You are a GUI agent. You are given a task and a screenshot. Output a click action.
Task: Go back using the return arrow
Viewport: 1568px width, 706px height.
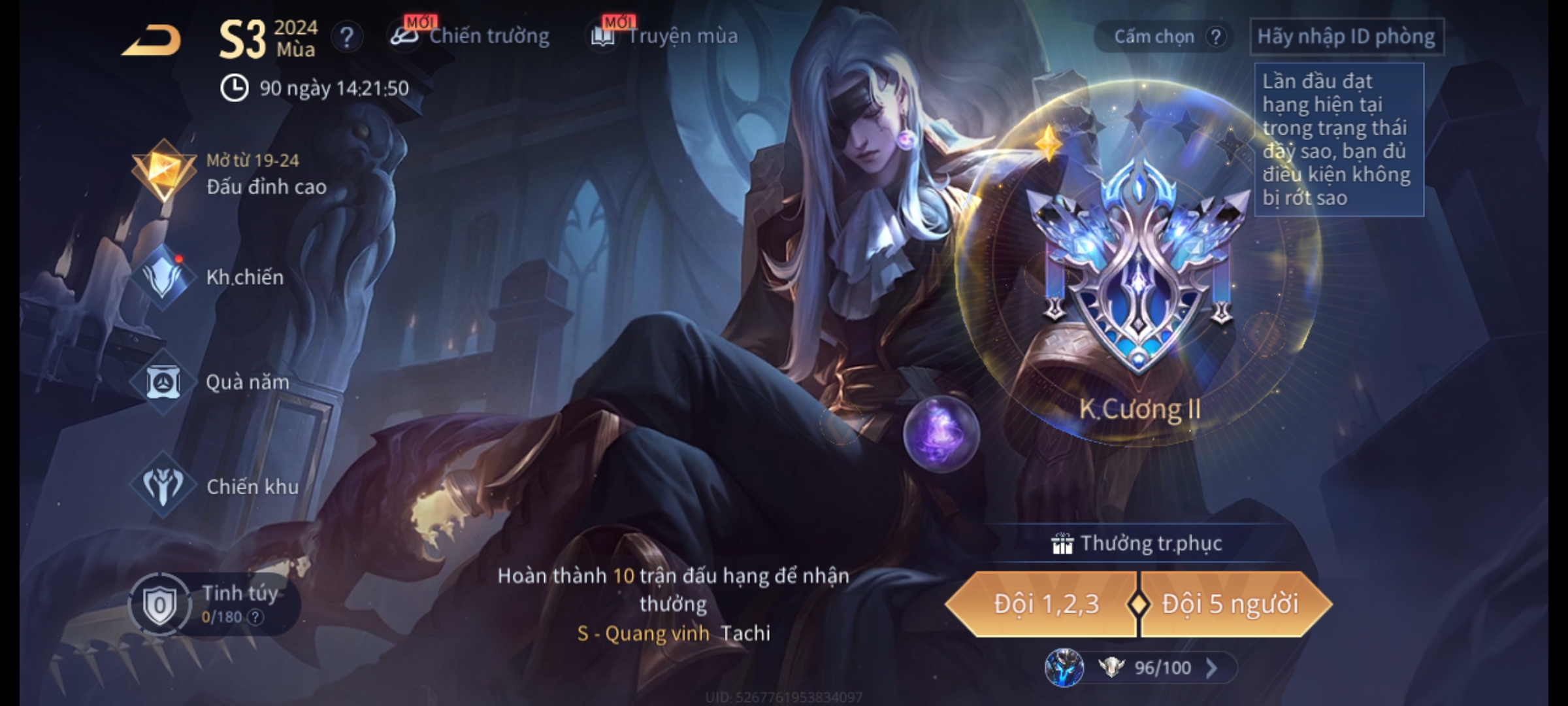coord(152,41)
